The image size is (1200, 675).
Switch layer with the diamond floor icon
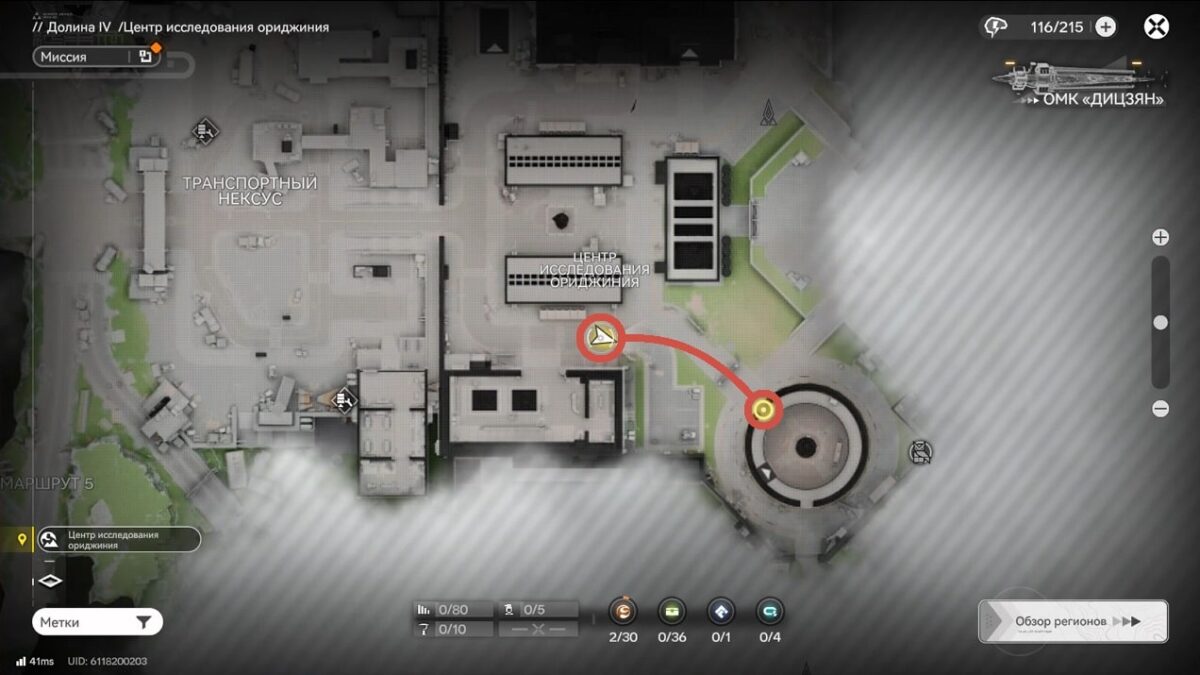coord(50,581)
